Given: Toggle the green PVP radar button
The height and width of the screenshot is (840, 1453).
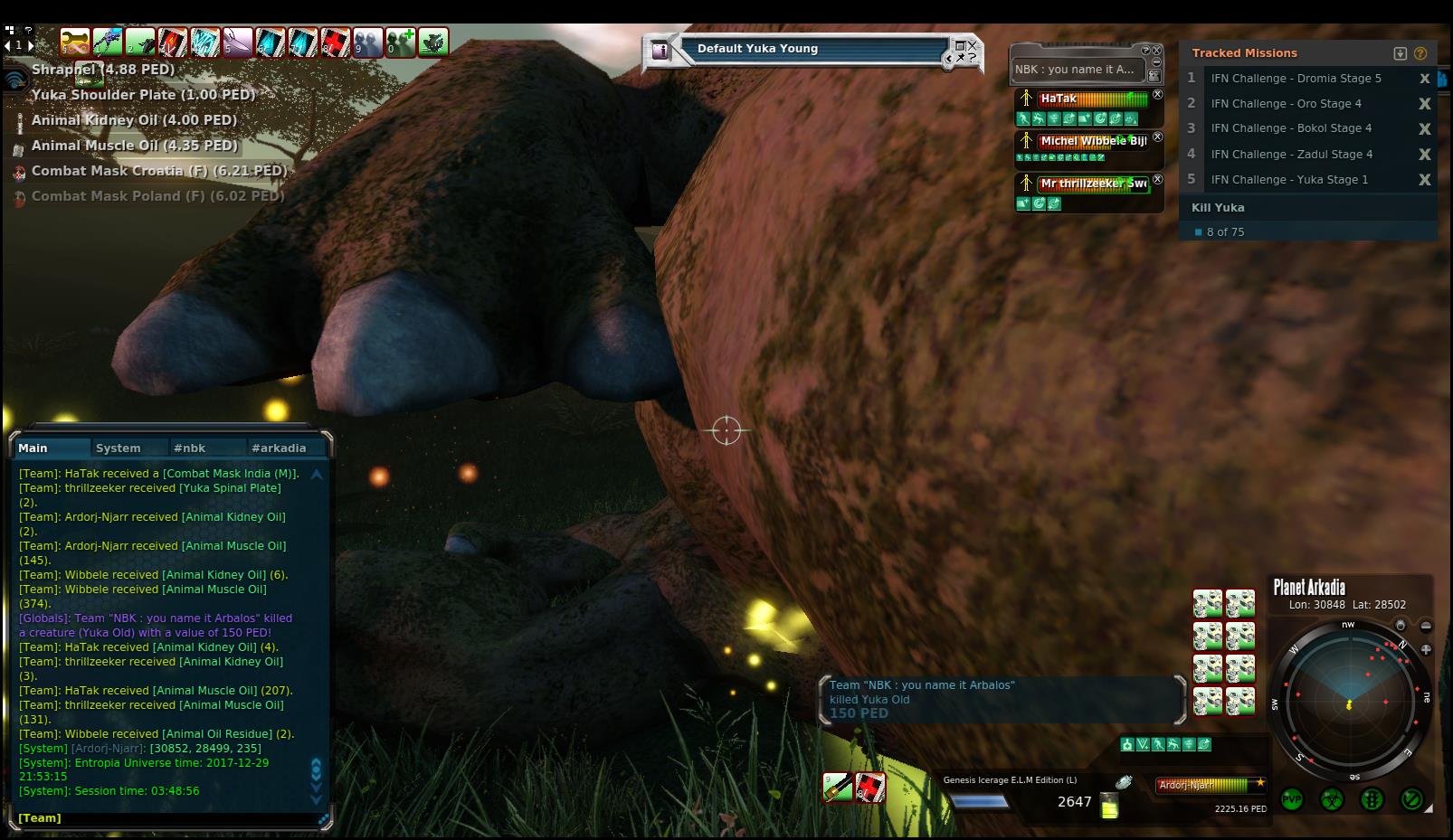Looking at the screenshot, I should 1291,800.
